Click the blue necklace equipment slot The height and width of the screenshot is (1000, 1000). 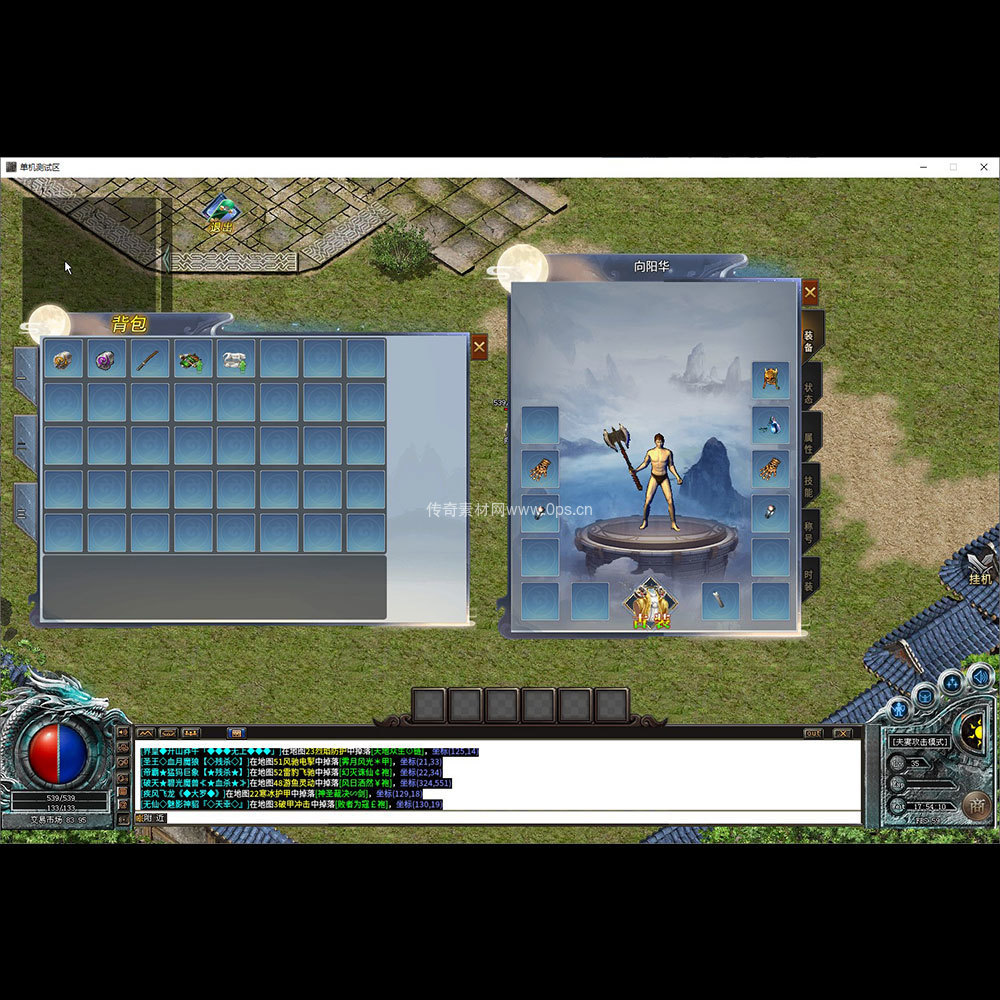[x=770, y=424]
